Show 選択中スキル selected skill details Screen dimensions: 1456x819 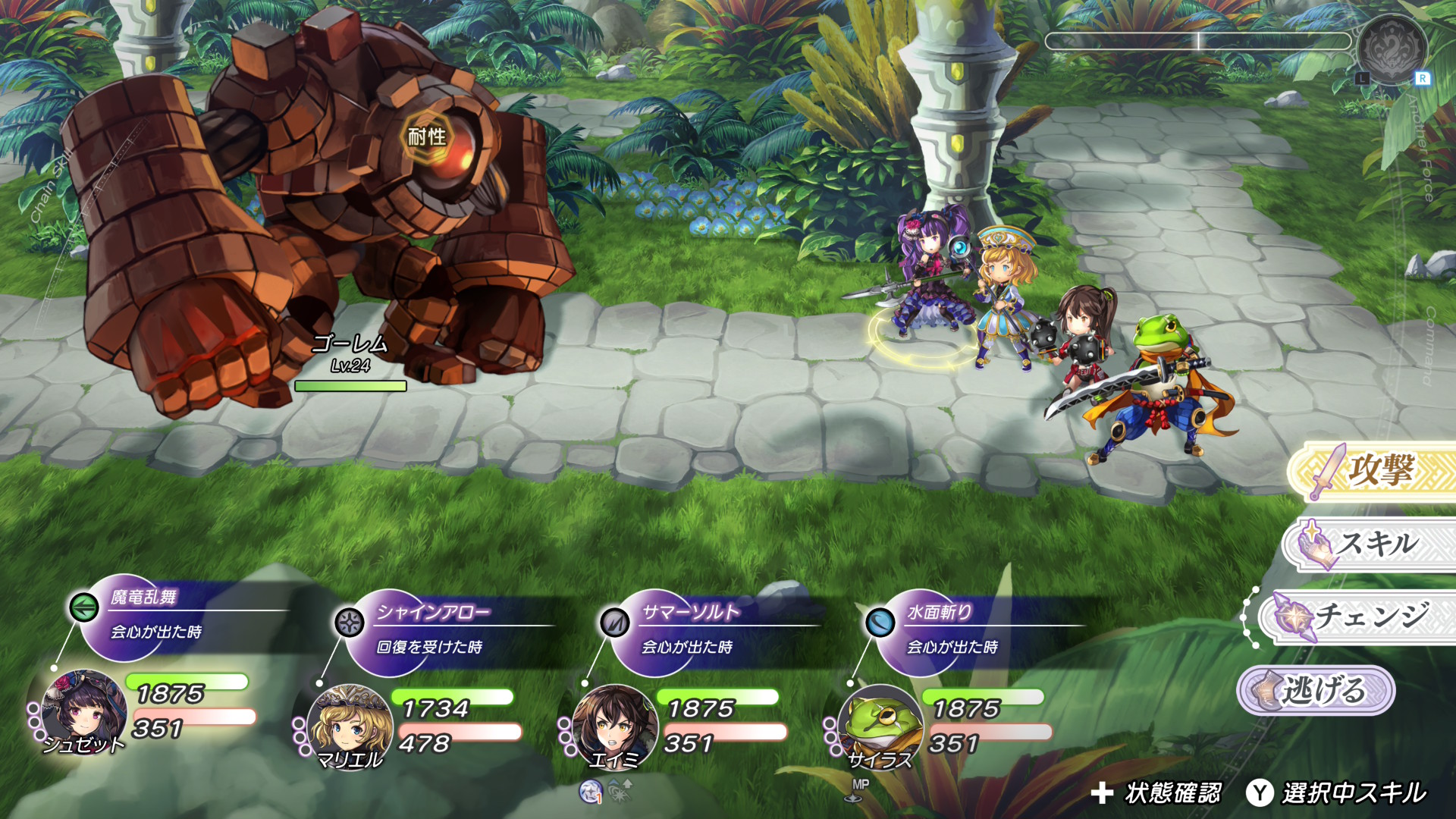(x=1338, y=793)
